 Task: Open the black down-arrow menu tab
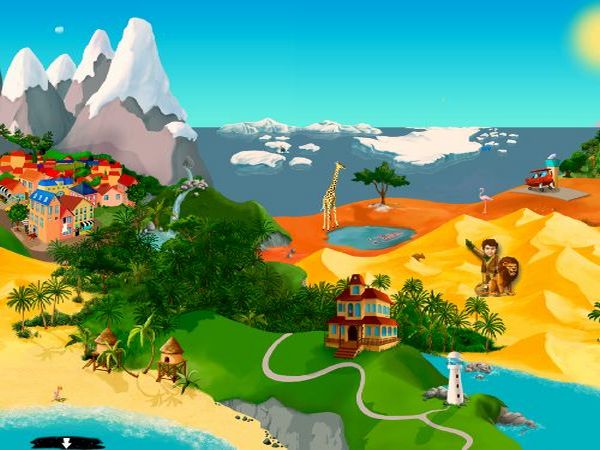point(67,442)
